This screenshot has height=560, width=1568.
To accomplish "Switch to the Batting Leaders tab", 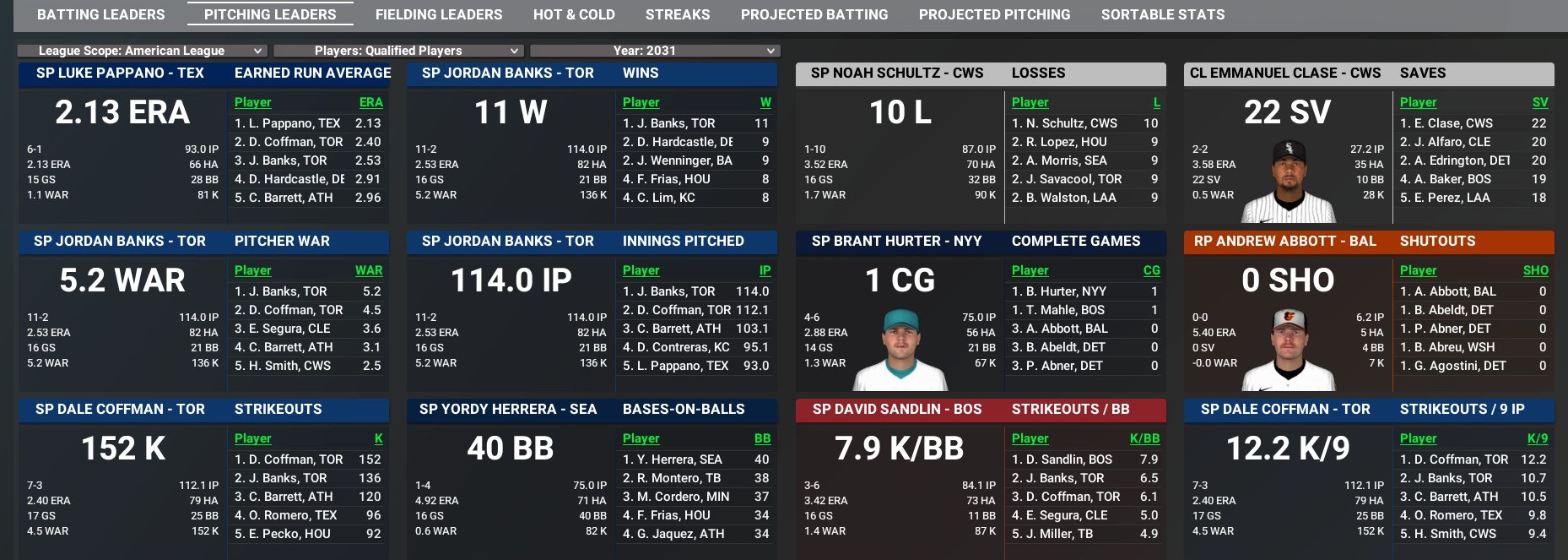I will [101, 14].
